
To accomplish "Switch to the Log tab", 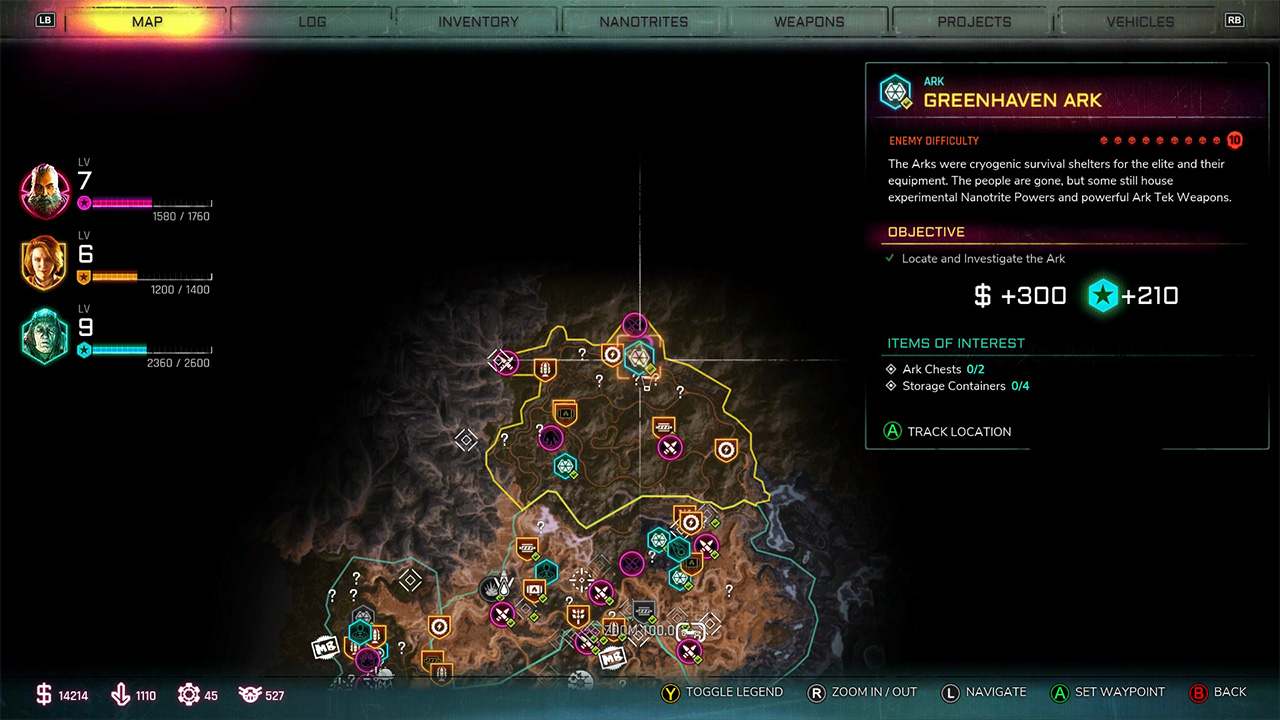I will [x=312, y=21].
